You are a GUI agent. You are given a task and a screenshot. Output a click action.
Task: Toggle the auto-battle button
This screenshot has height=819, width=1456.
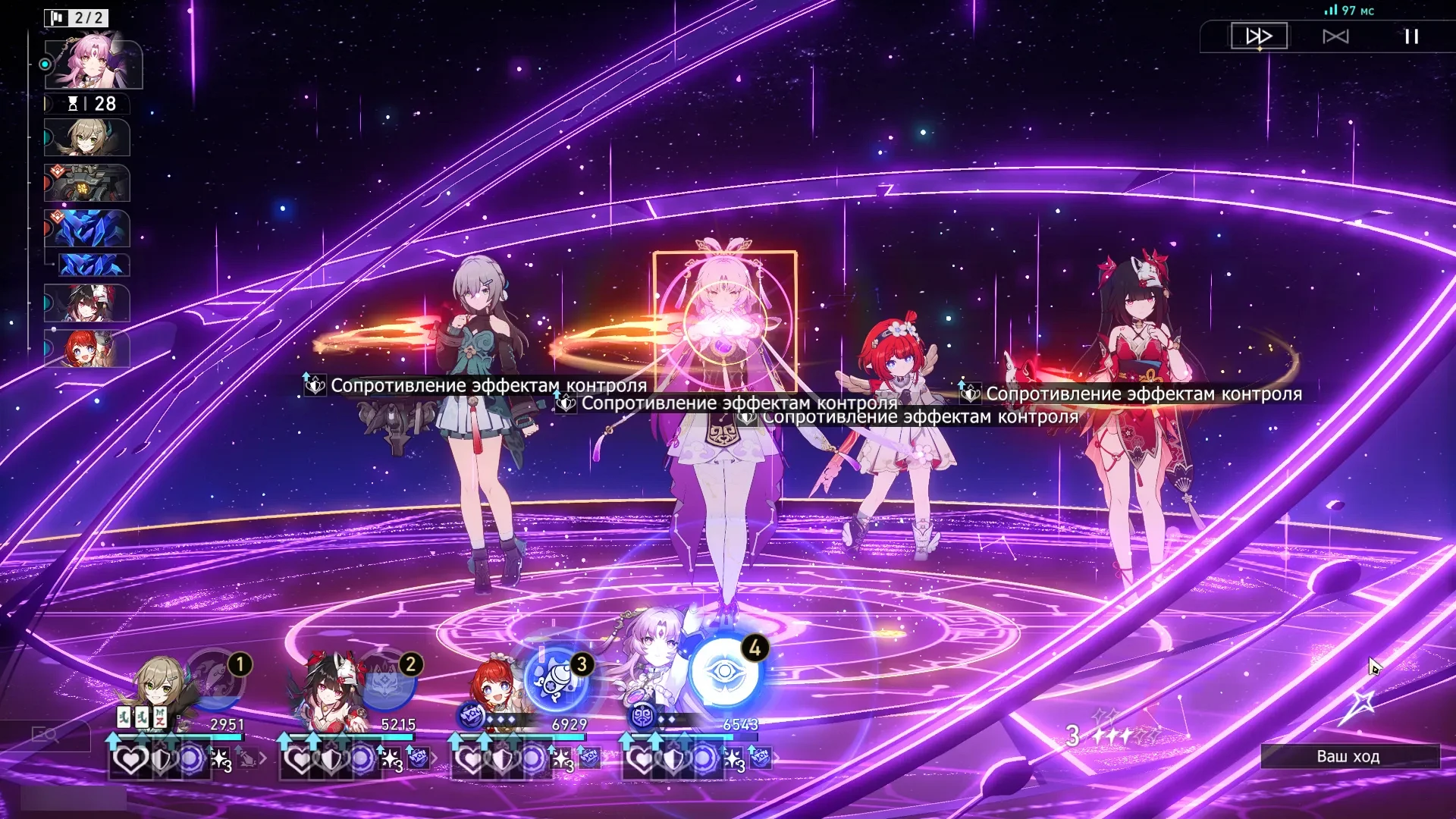coord(1335,36)
